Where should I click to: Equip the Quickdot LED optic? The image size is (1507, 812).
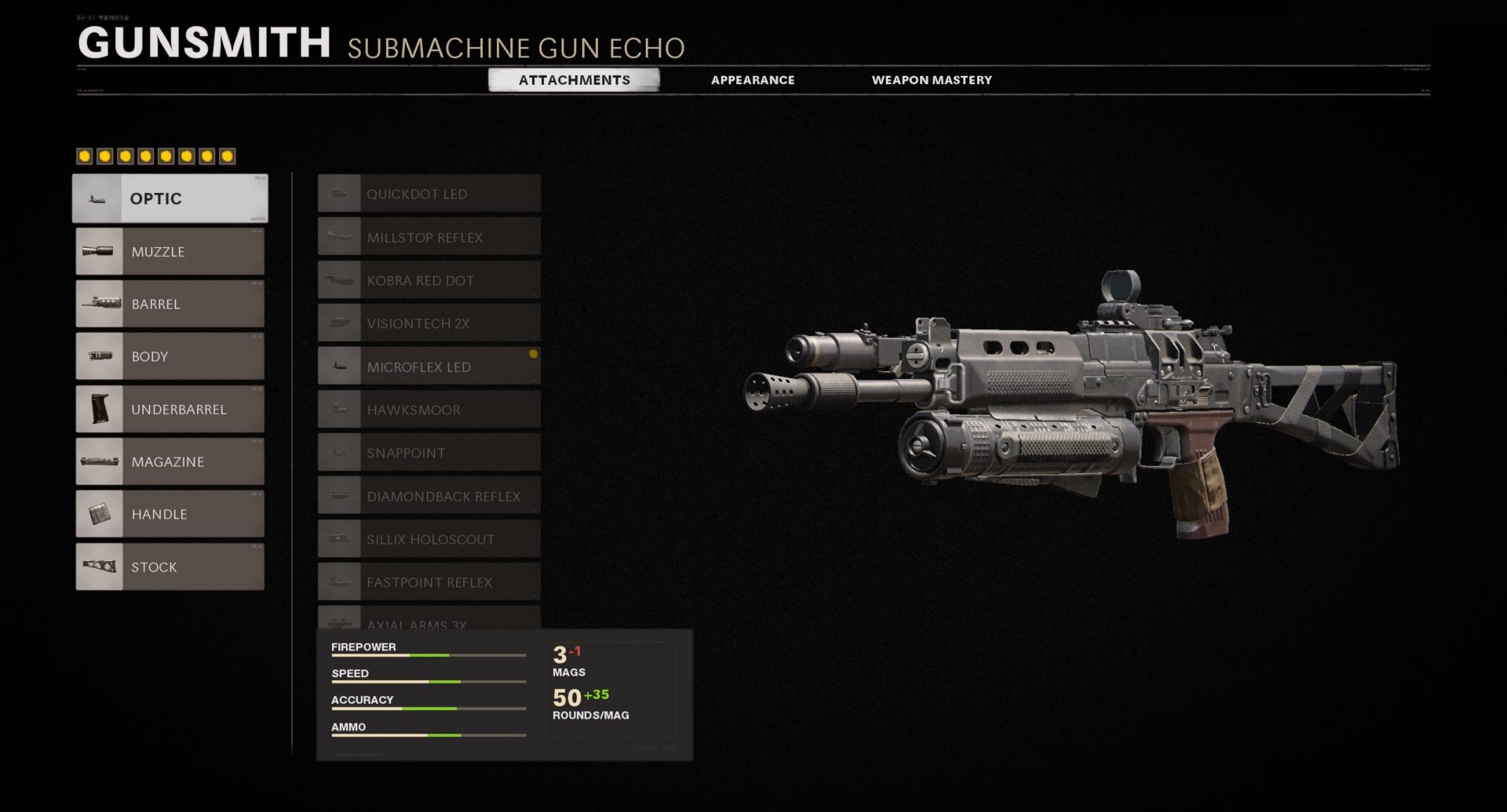click(x=429, y=194)
